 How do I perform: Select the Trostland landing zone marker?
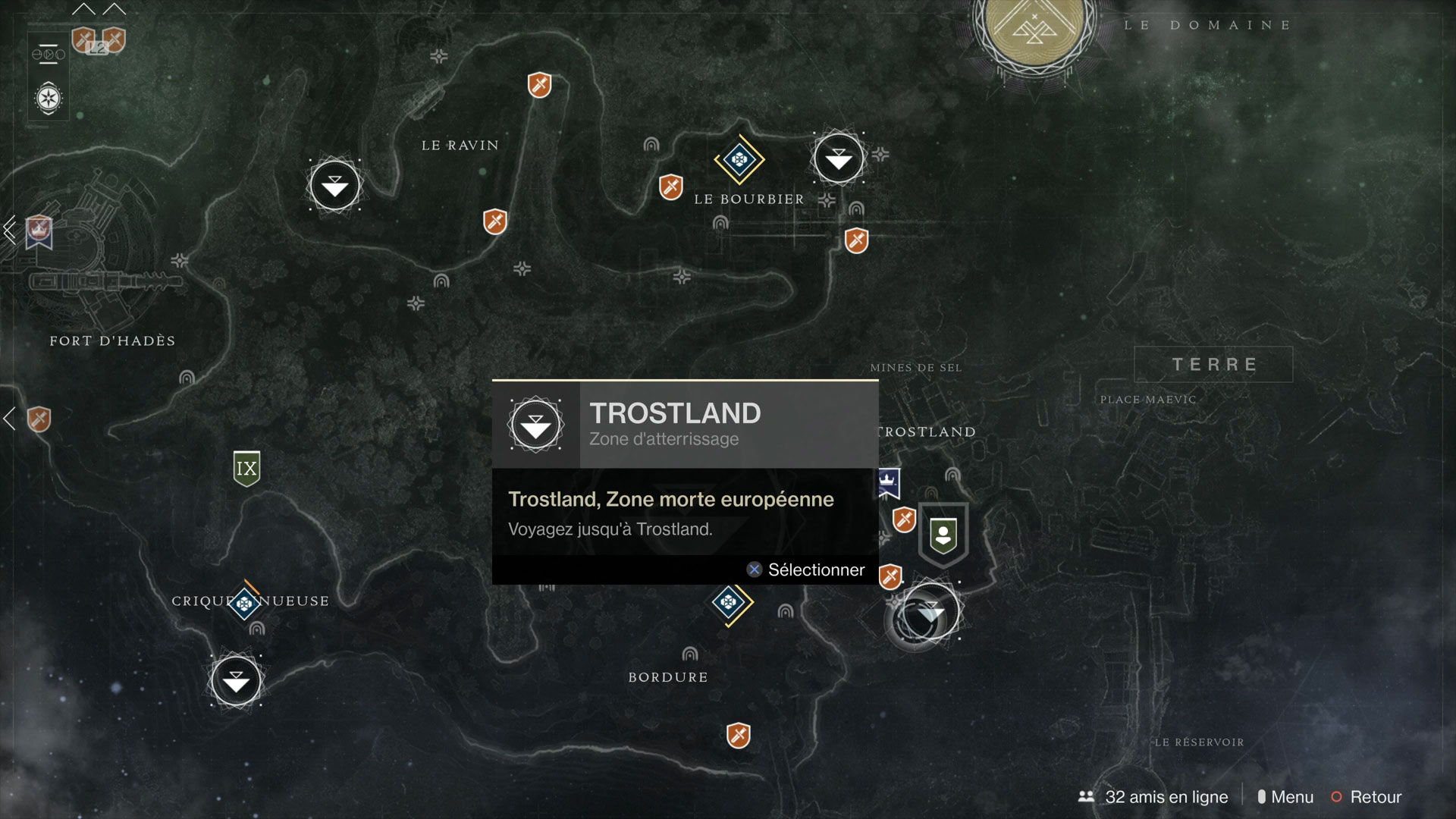coord(930,611)
